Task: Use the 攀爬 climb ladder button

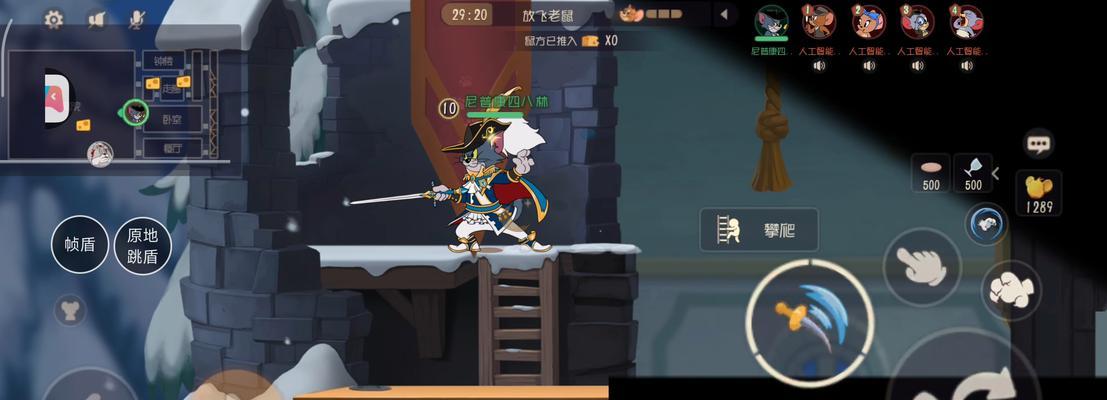Action: (759, 230)
